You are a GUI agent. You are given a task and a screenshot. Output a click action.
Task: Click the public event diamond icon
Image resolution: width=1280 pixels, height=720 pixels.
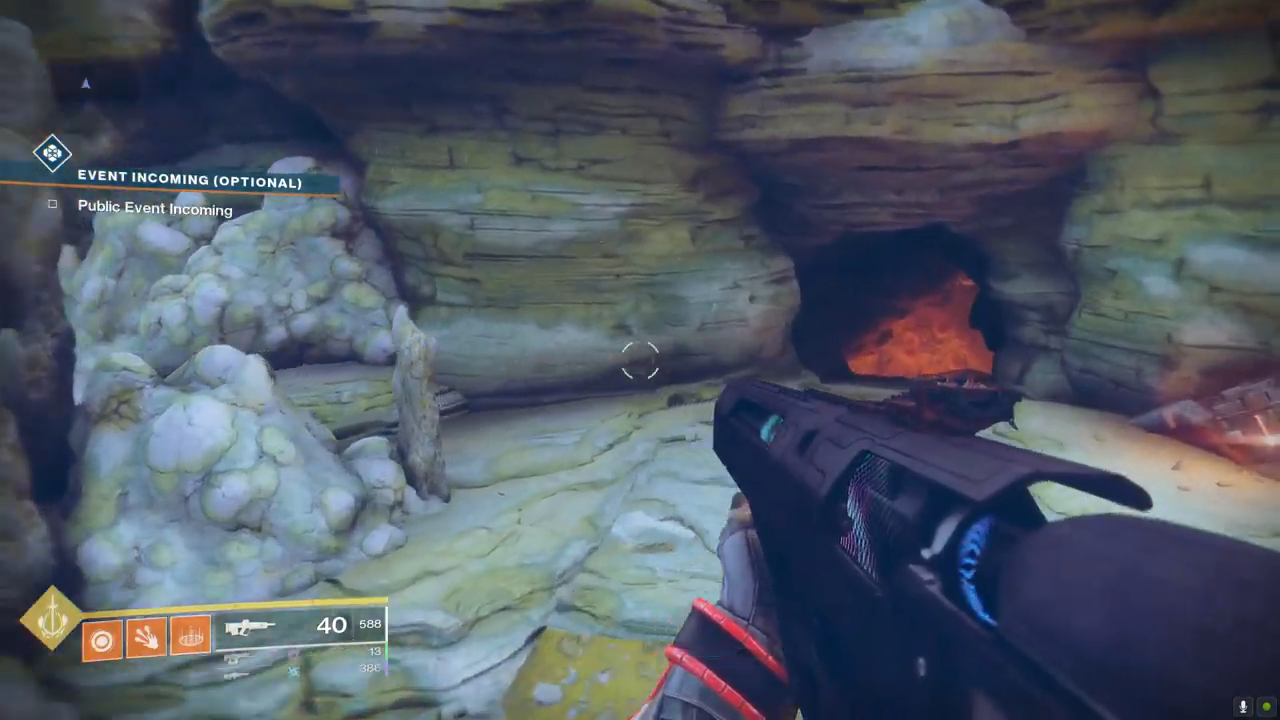pos(52,153)
